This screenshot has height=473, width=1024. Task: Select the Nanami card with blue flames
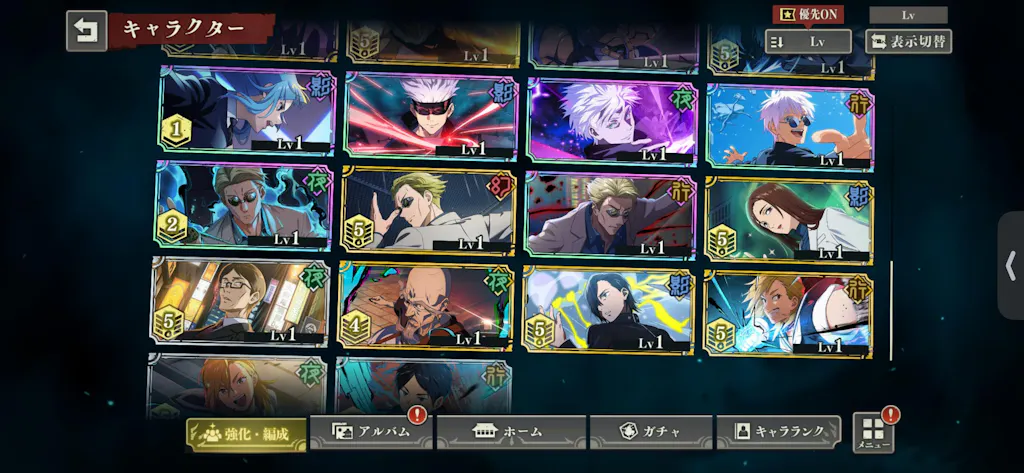[x=243, y=205]
